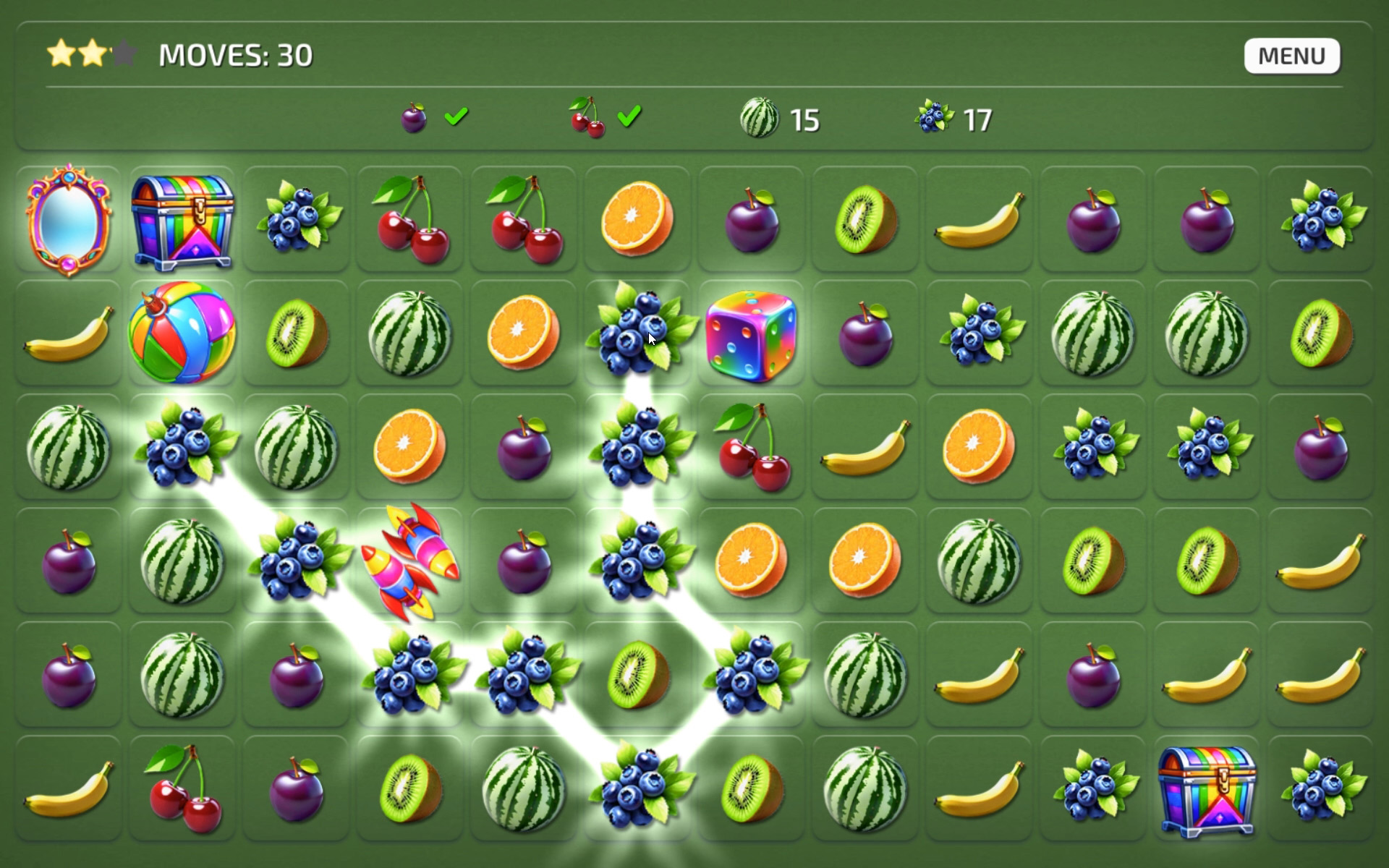Launch the twin rockets tile

(410, 561)
